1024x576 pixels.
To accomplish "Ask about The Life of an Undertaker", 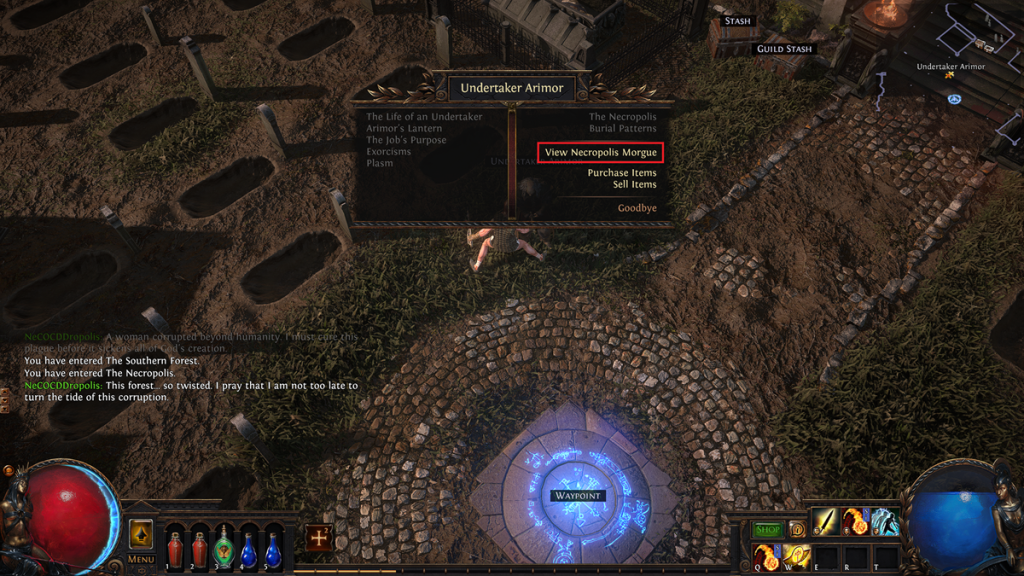I will 424,117.
